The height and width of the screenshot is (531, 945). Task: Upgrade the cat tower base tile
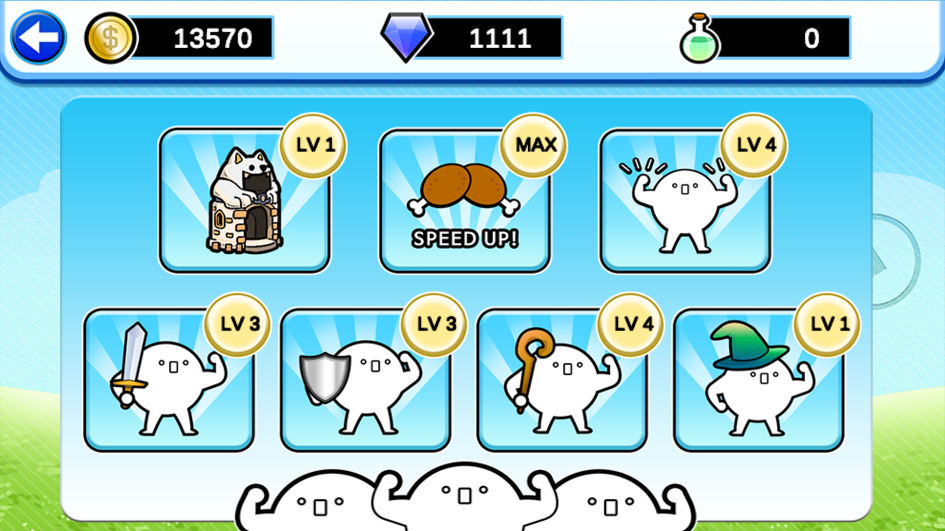click(x=245, y=201)
